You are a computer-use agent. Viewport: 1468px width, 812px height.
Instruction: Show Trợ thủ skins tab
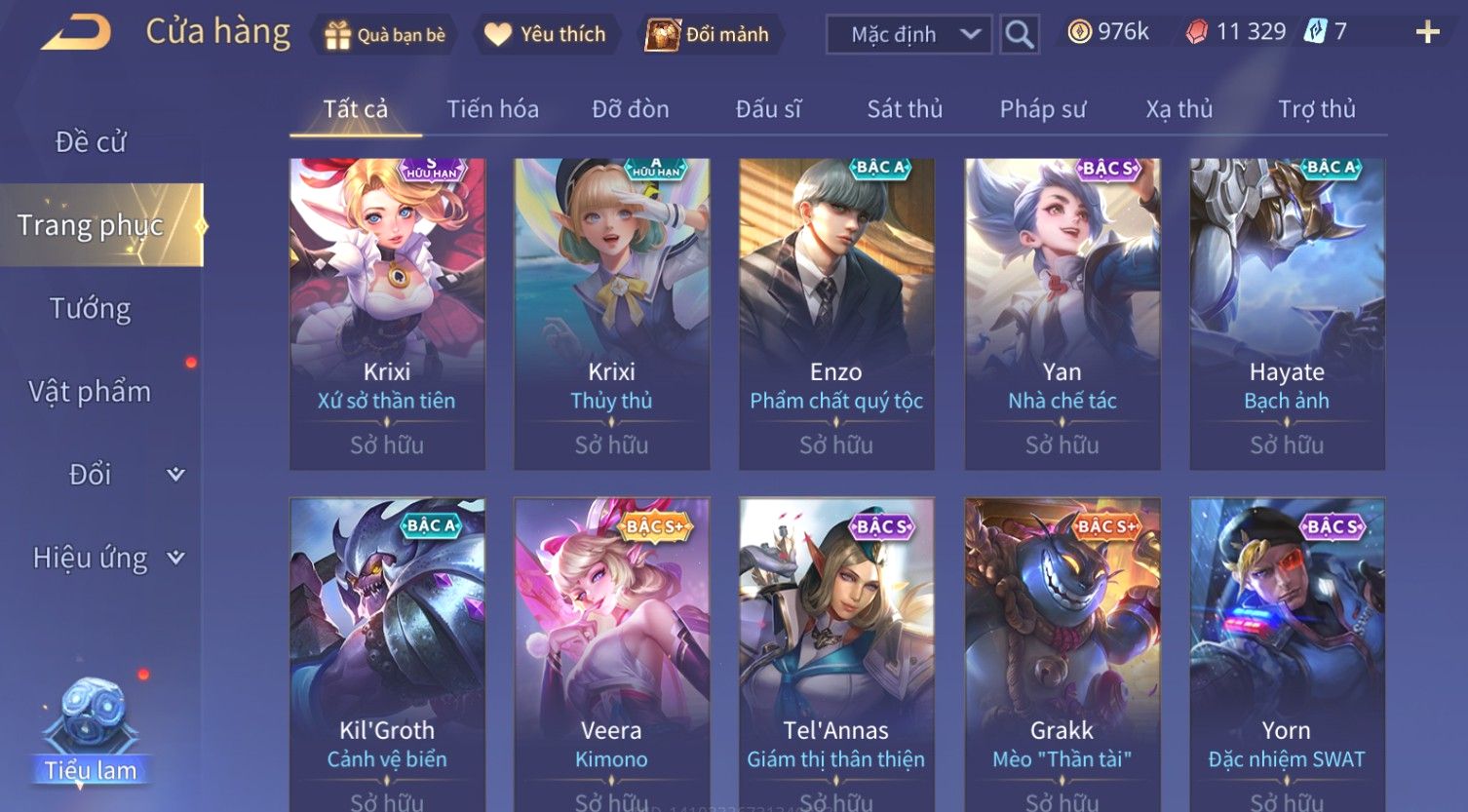(x=1317, y=109)
